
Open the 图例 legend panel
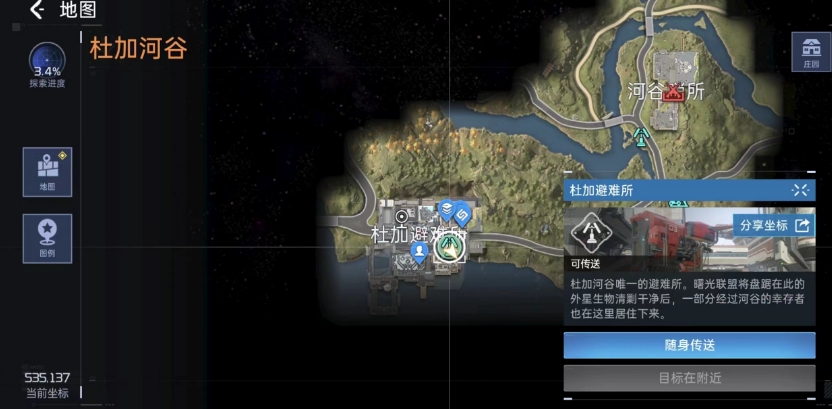tap(47, 237)
